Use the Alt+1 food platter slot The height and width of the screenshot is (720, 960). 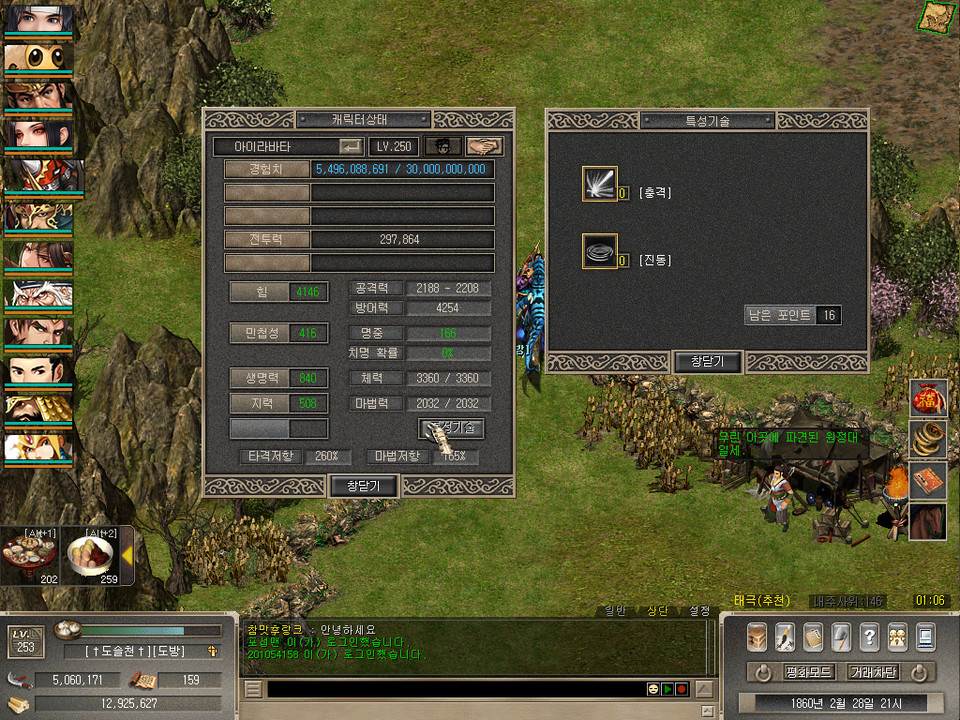[x=27, y=555]
